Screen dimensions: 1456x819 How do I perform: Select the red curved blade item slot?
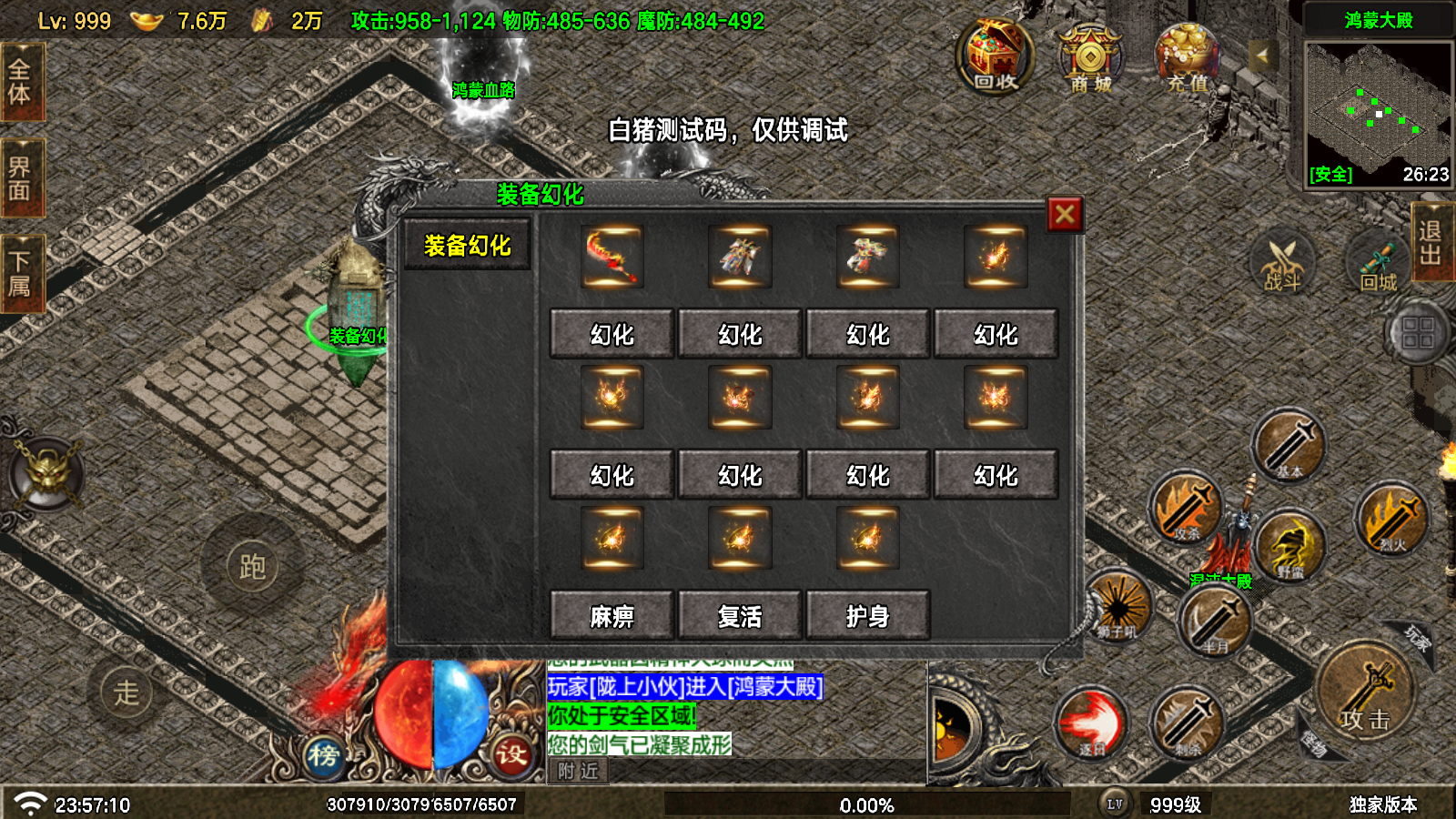click(x=612, y=257)
